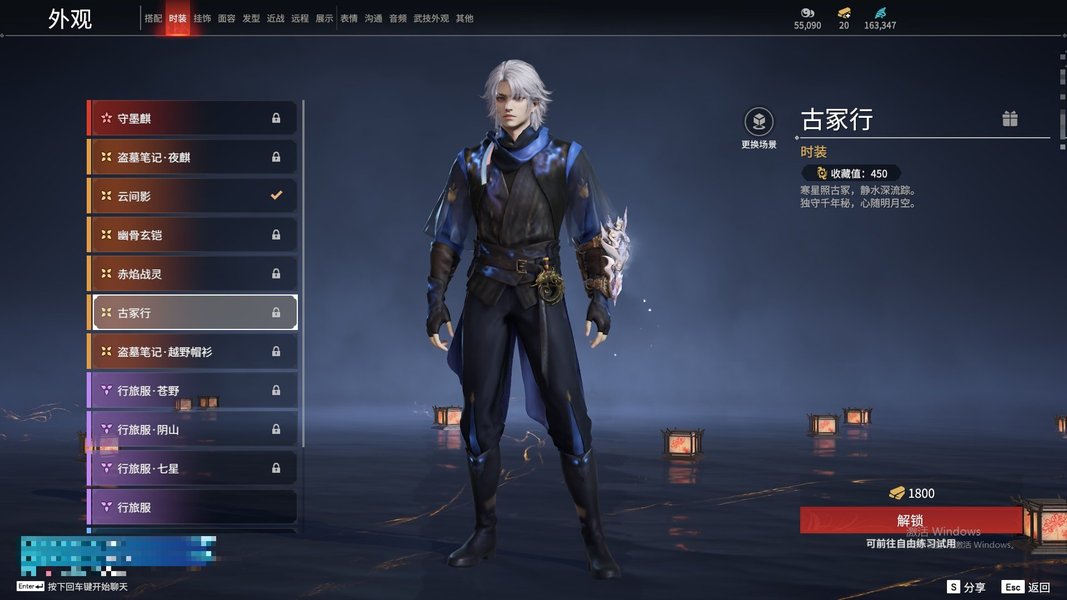1067x600 pixels.
Task: Choose the 盗墓笔记·夜麒 outfit
Action: click(193, 157)
